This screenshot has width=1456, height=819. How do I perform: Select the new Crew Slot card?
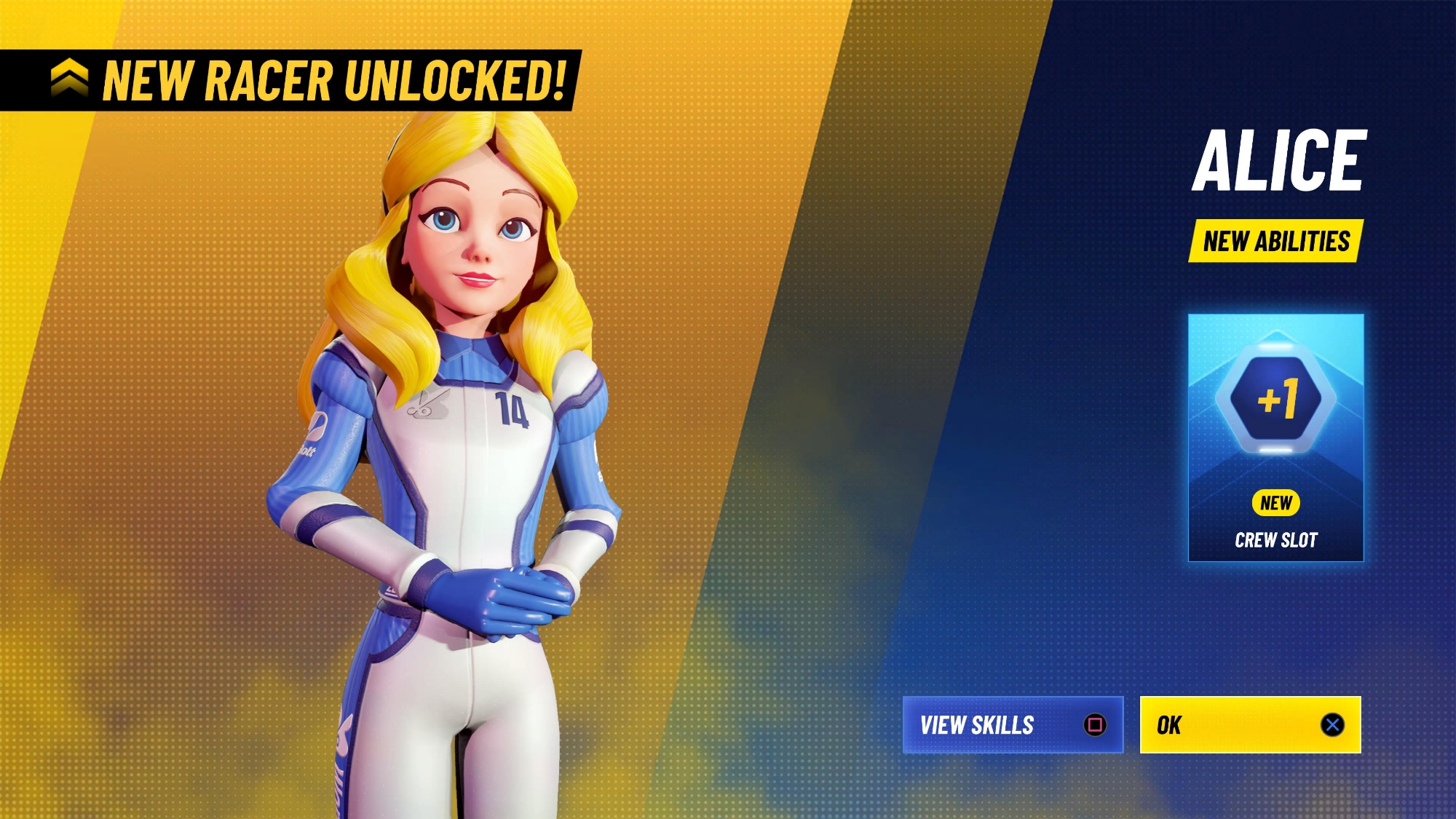pyautogui.click(x=1275, y=438)
